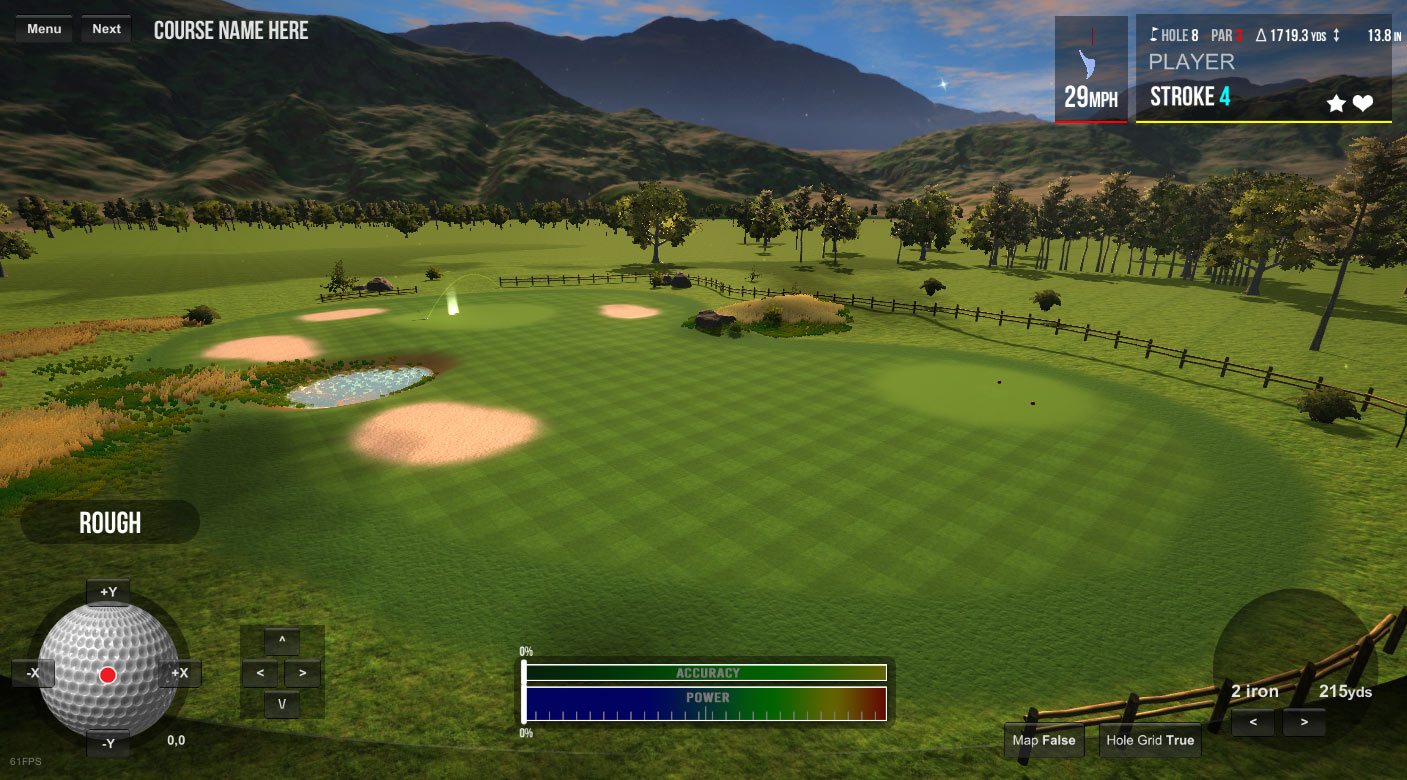This screenshot has height=780, width=1407.
Task: Click the up arrow aim button
Action: 282,641
